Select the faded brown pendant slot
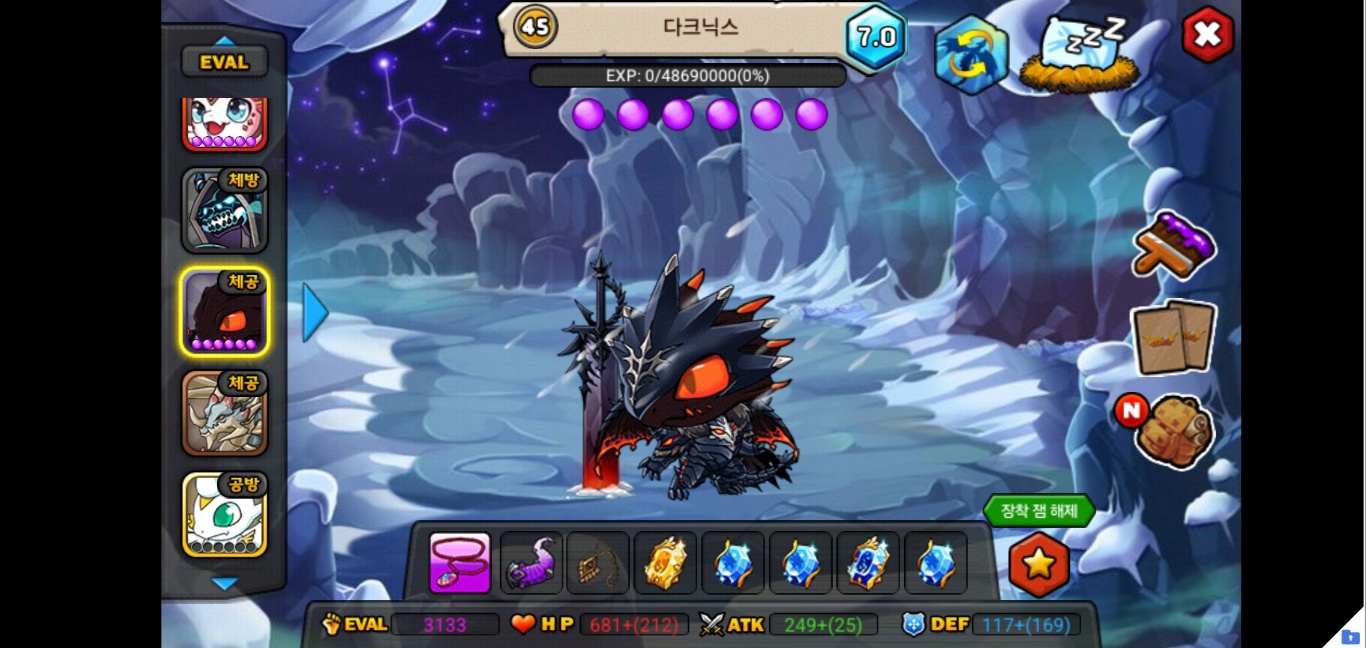Screen dimensions: 1366x648 pyautogui.click(x=598, y=563)
